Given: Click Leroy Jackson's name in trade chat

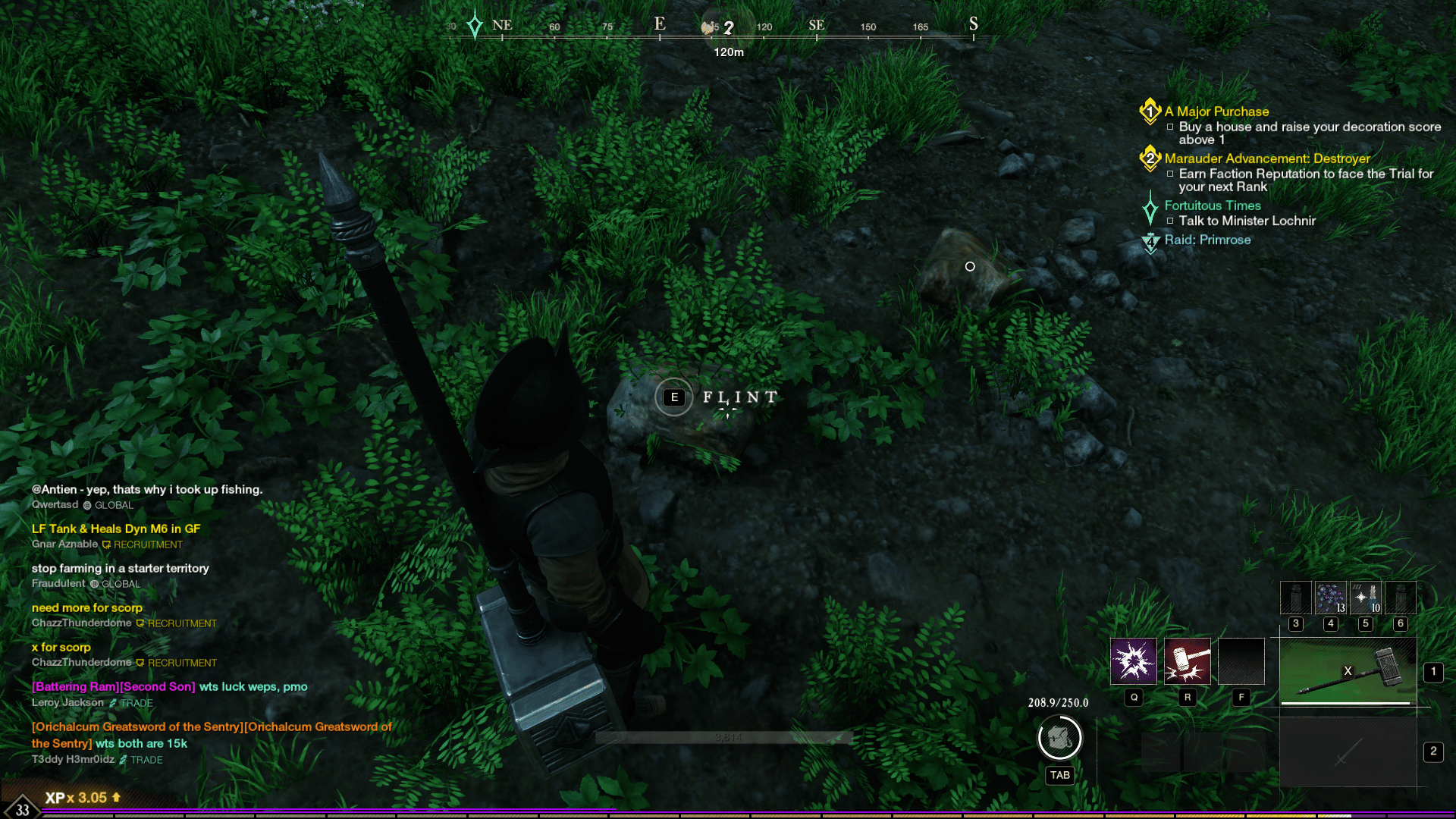Looking at the screenshot, I should point(67,702).
